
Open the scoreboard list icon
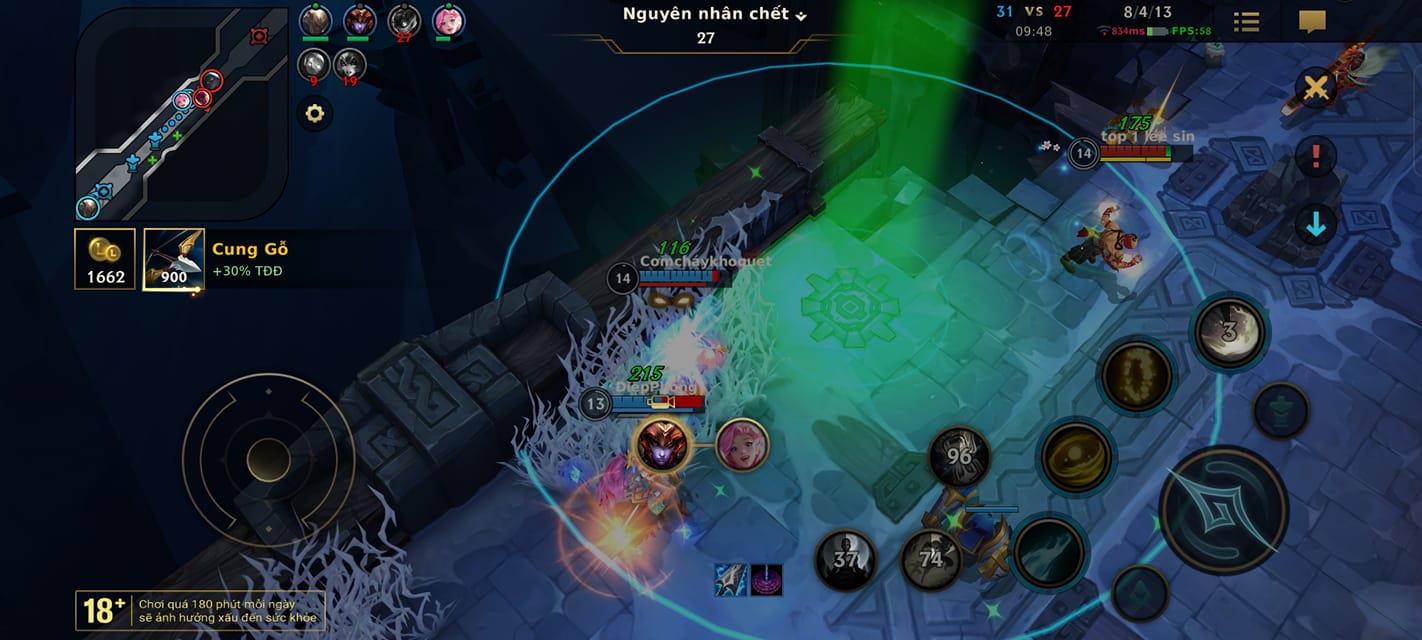tap(1246, 21)
